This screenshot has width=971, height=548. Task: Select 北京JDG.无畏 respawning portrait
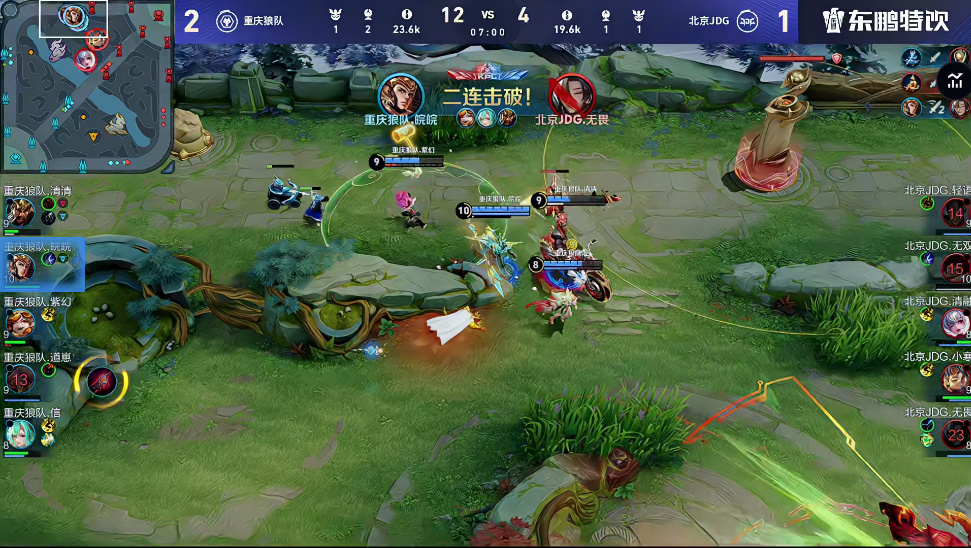pyautogui.click(x=956, y=433)
